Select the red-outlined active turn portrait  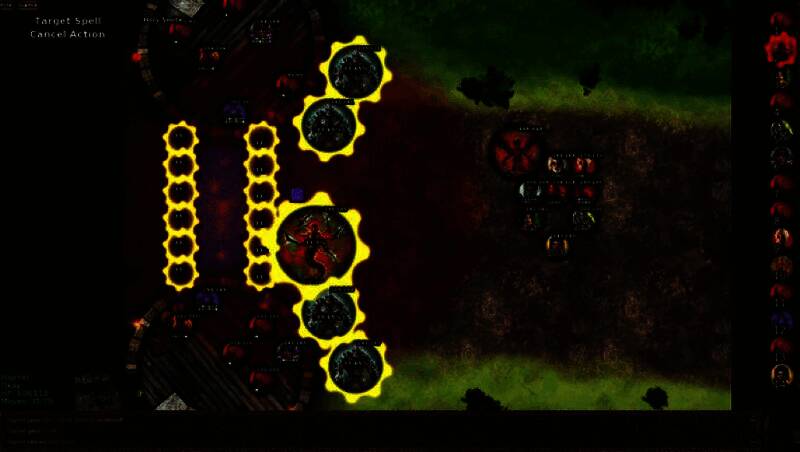pos(781,48)
